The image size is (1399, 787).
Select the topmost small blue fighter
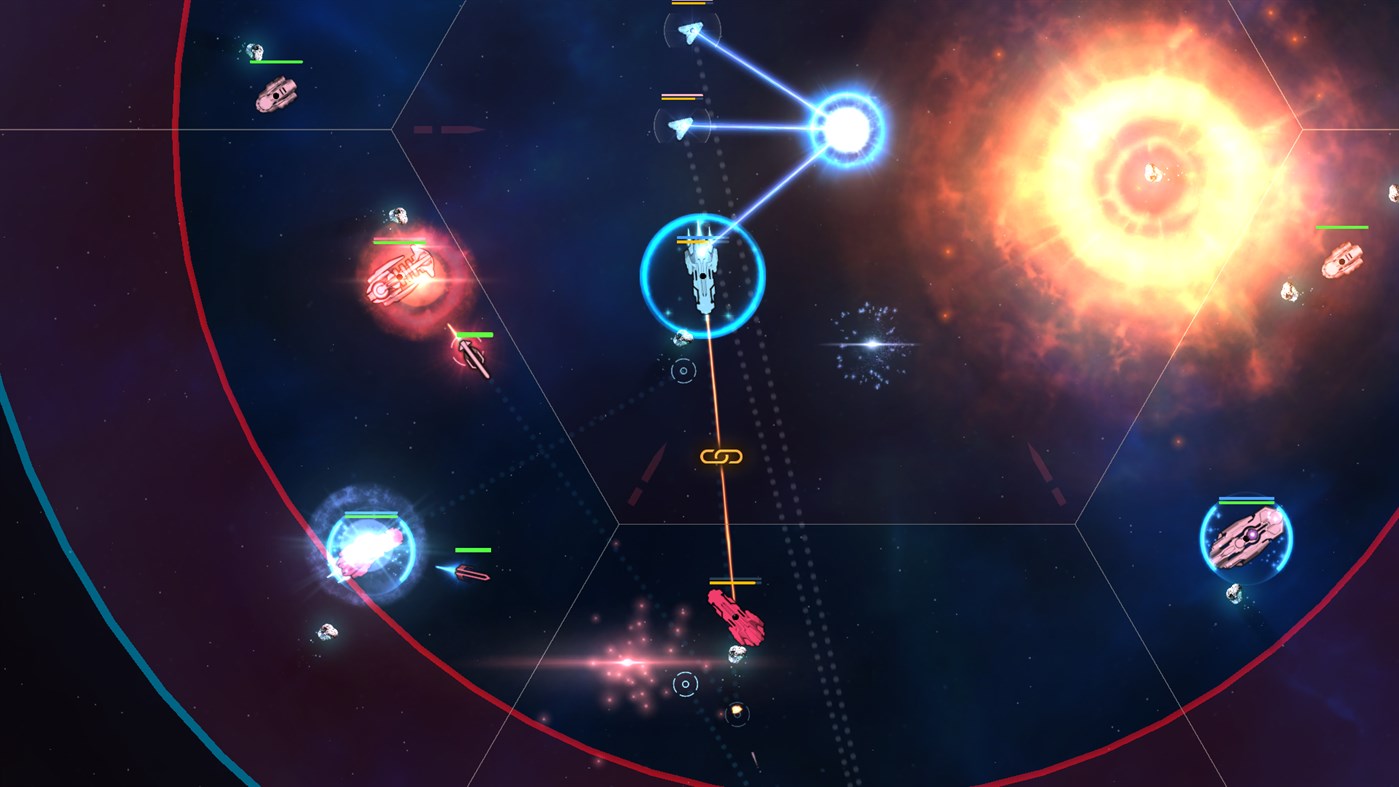point(692,30)
